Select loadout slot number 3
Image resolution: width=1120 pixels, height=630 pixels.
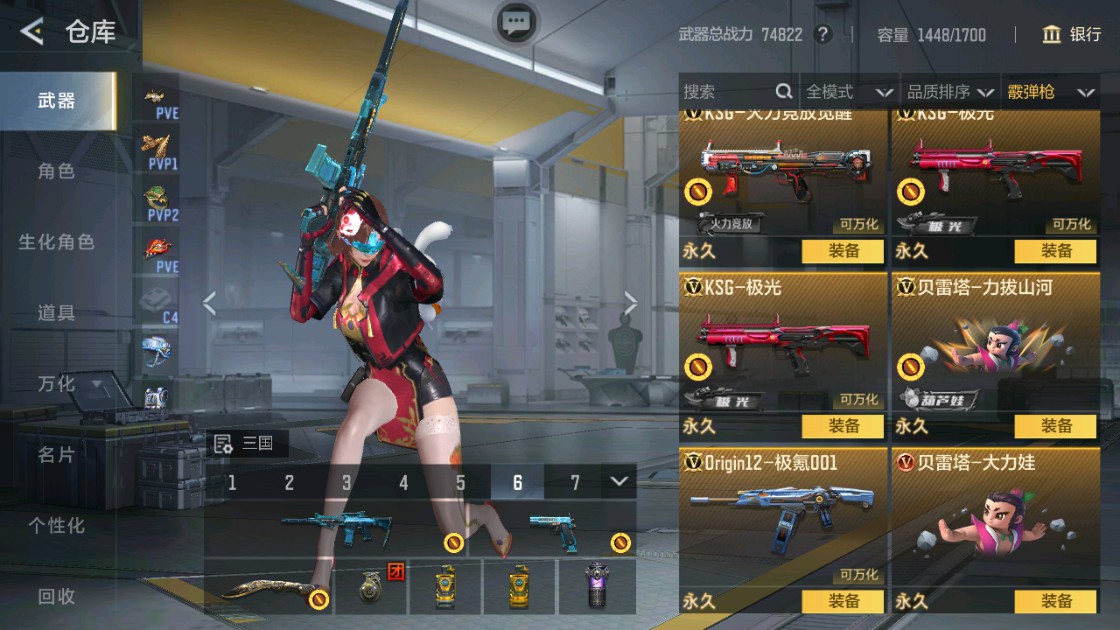pos(346,483)
